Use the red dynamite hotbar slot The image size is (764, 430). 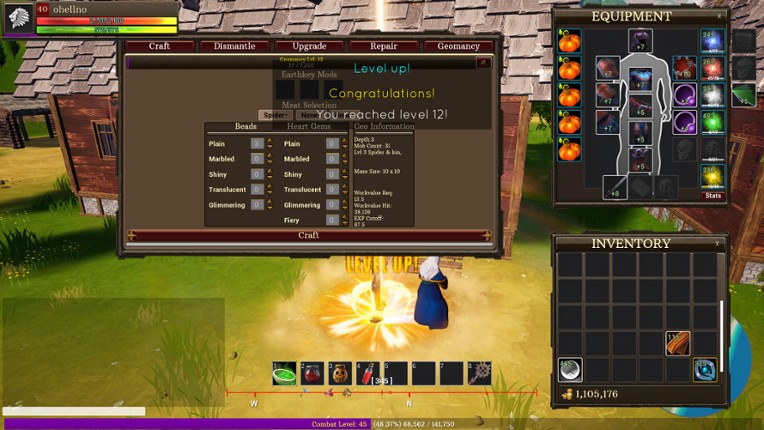[368, 374]
